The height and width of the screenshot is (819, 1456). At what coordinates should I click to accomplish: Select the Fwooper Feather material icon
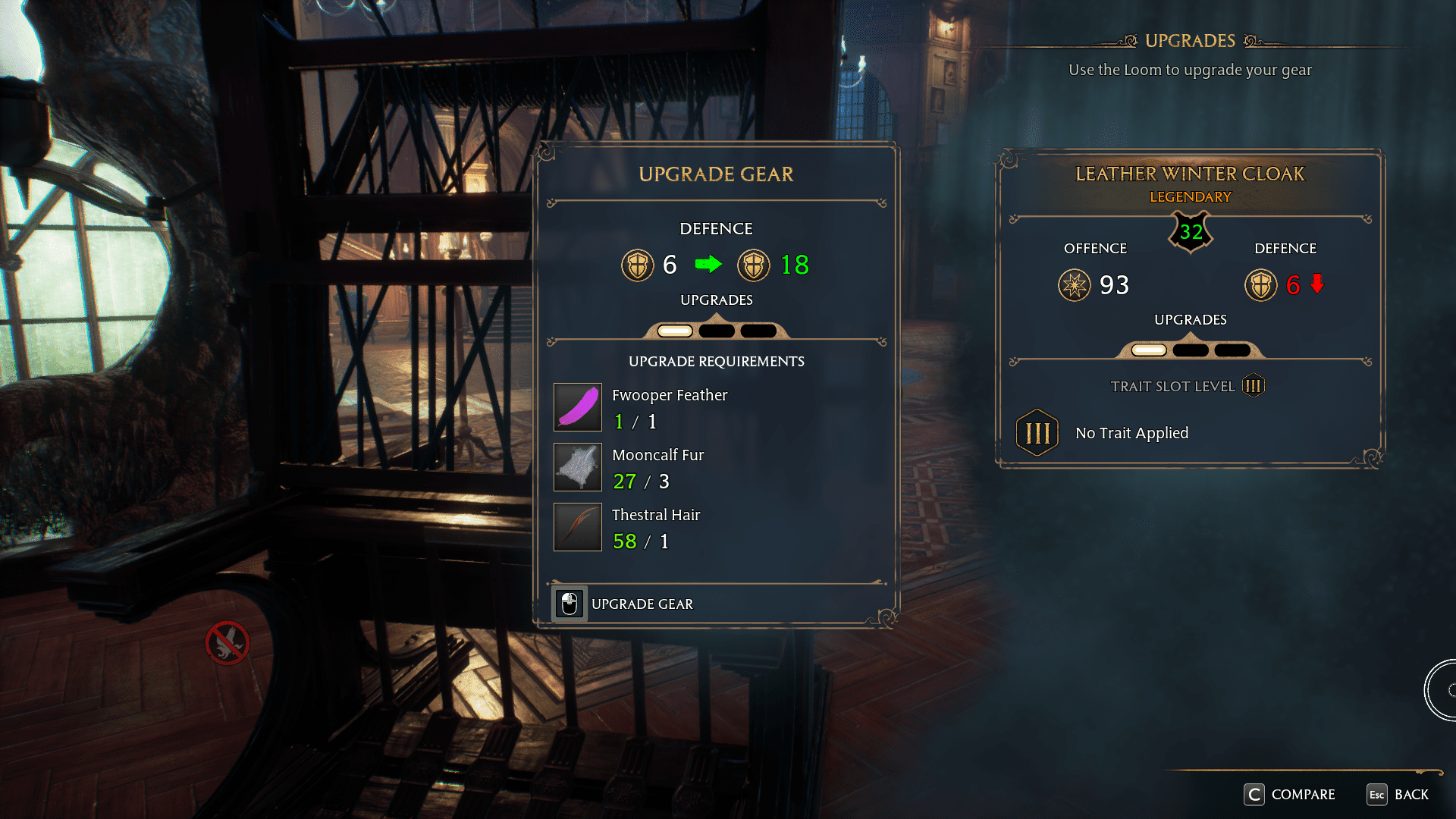point(577,407)
